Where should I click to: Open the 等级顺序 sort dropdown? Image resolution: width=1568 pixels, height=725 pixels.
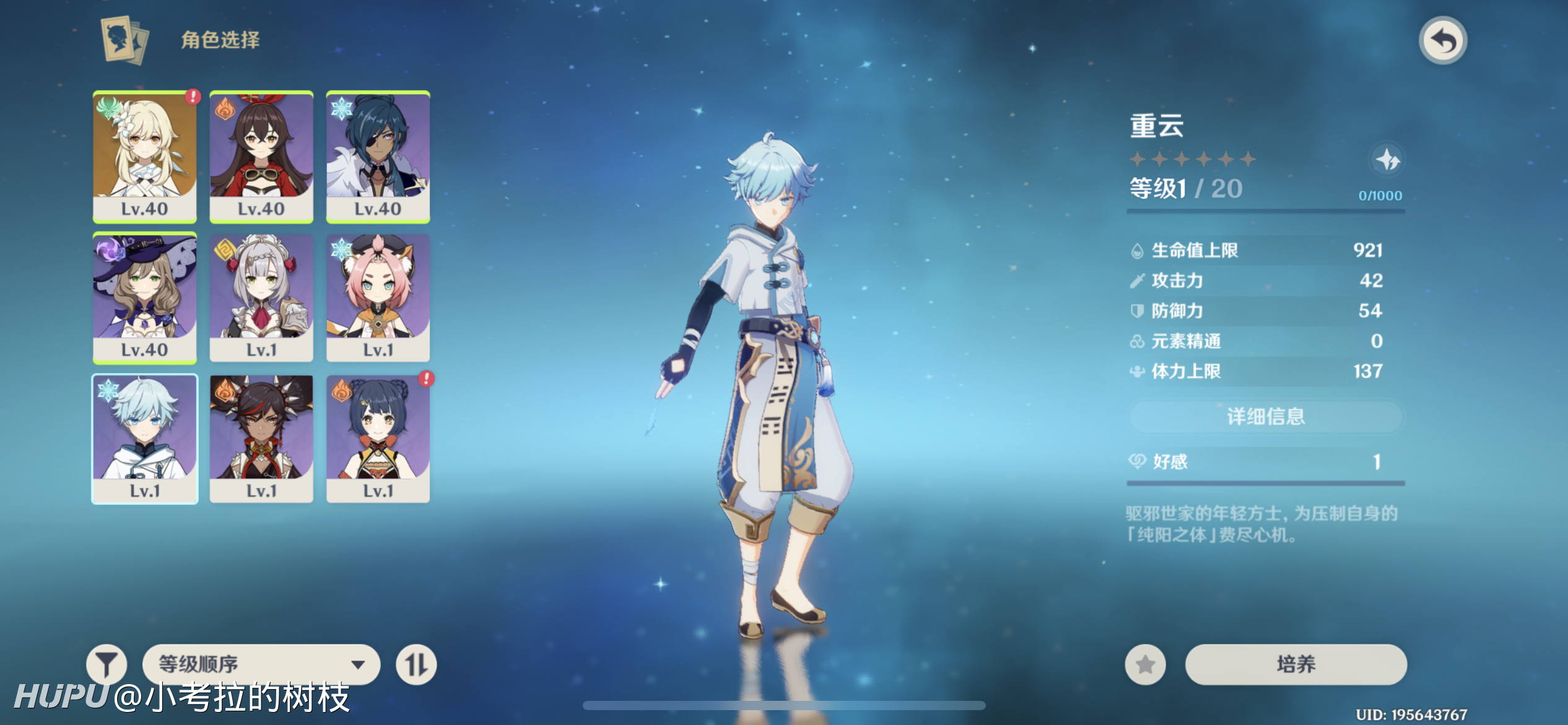pos(261,664)
